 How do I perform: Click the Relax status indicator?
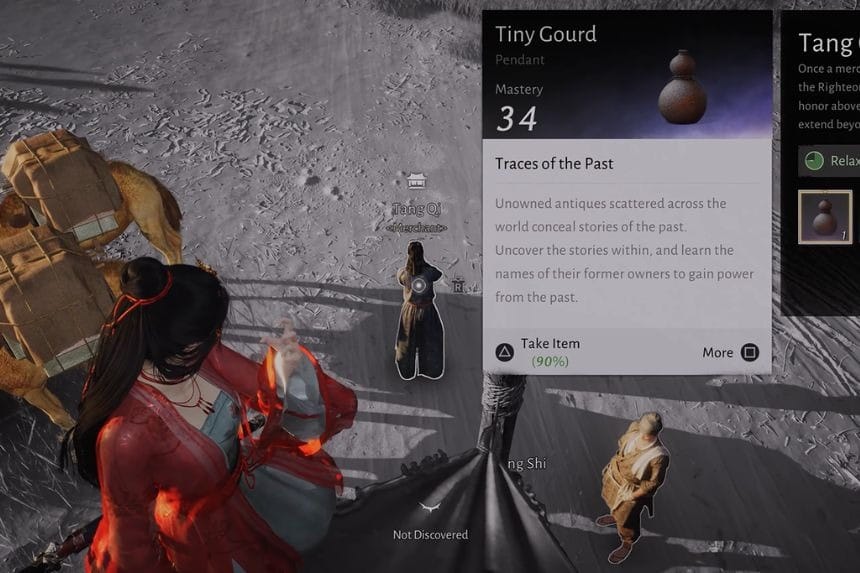829,161
